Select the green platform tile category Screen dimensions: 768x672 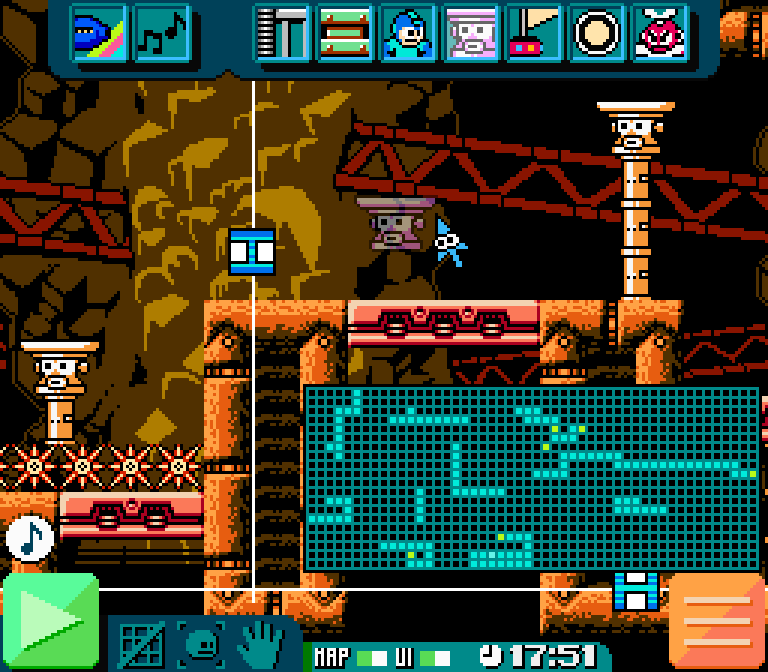click(x=345, y=33)
